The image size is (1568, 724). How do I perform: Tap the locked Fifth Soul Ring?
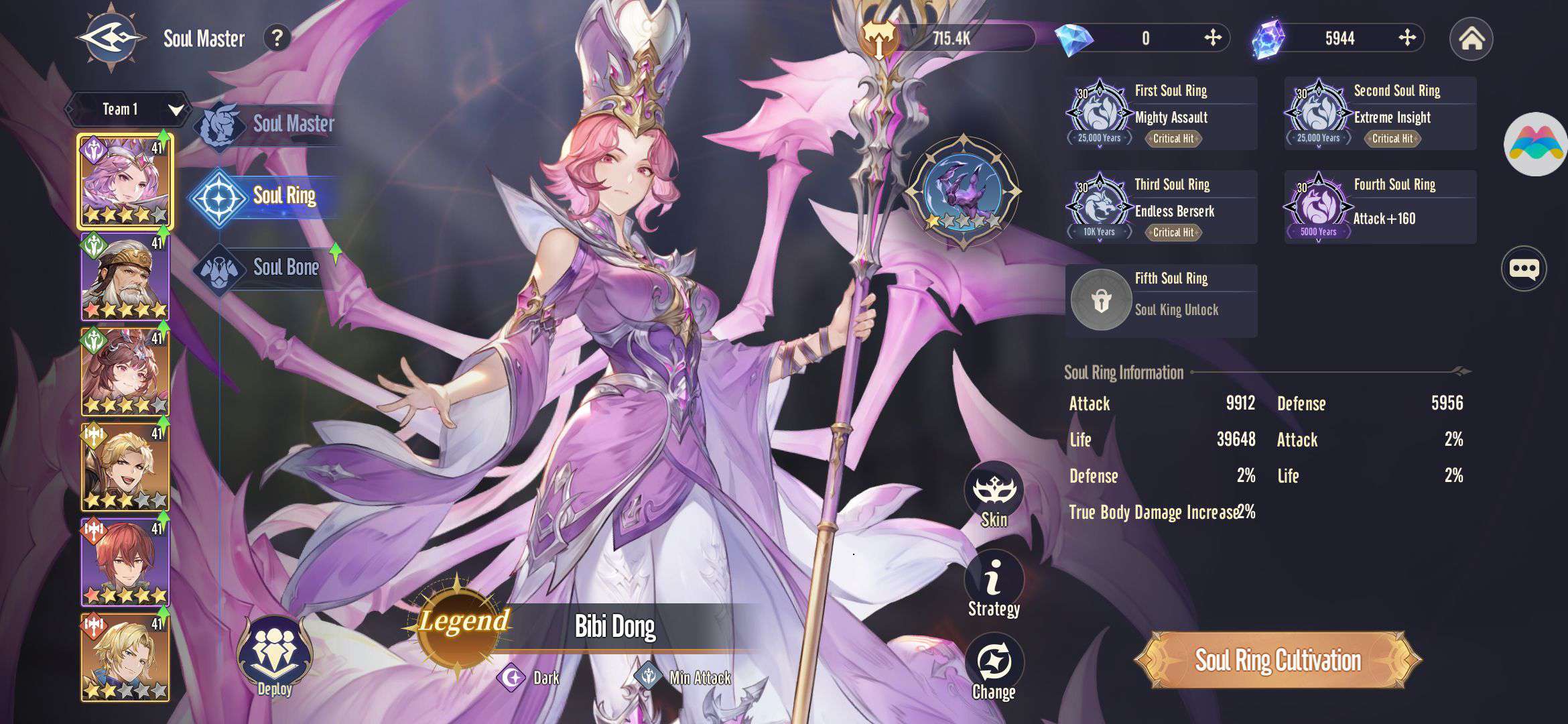click(x=1161, y=301)
